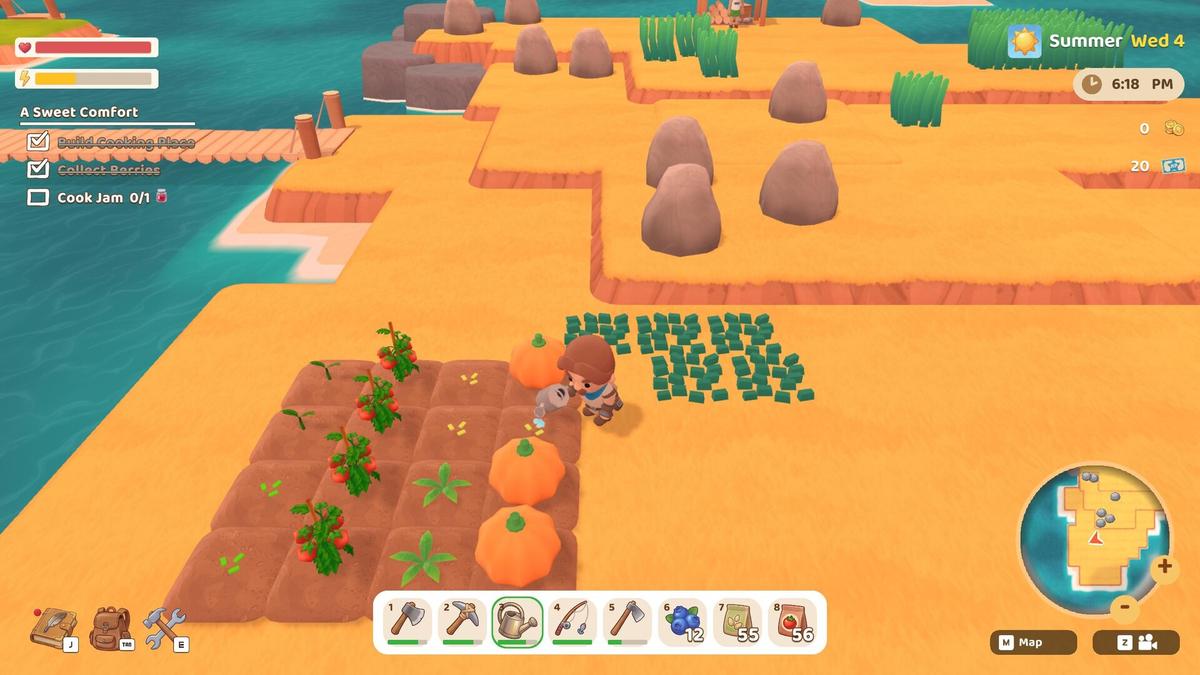Select the axe in hotbar slot 1
The width and height of the screenshot is (1200, 675).
coord(408,622)
